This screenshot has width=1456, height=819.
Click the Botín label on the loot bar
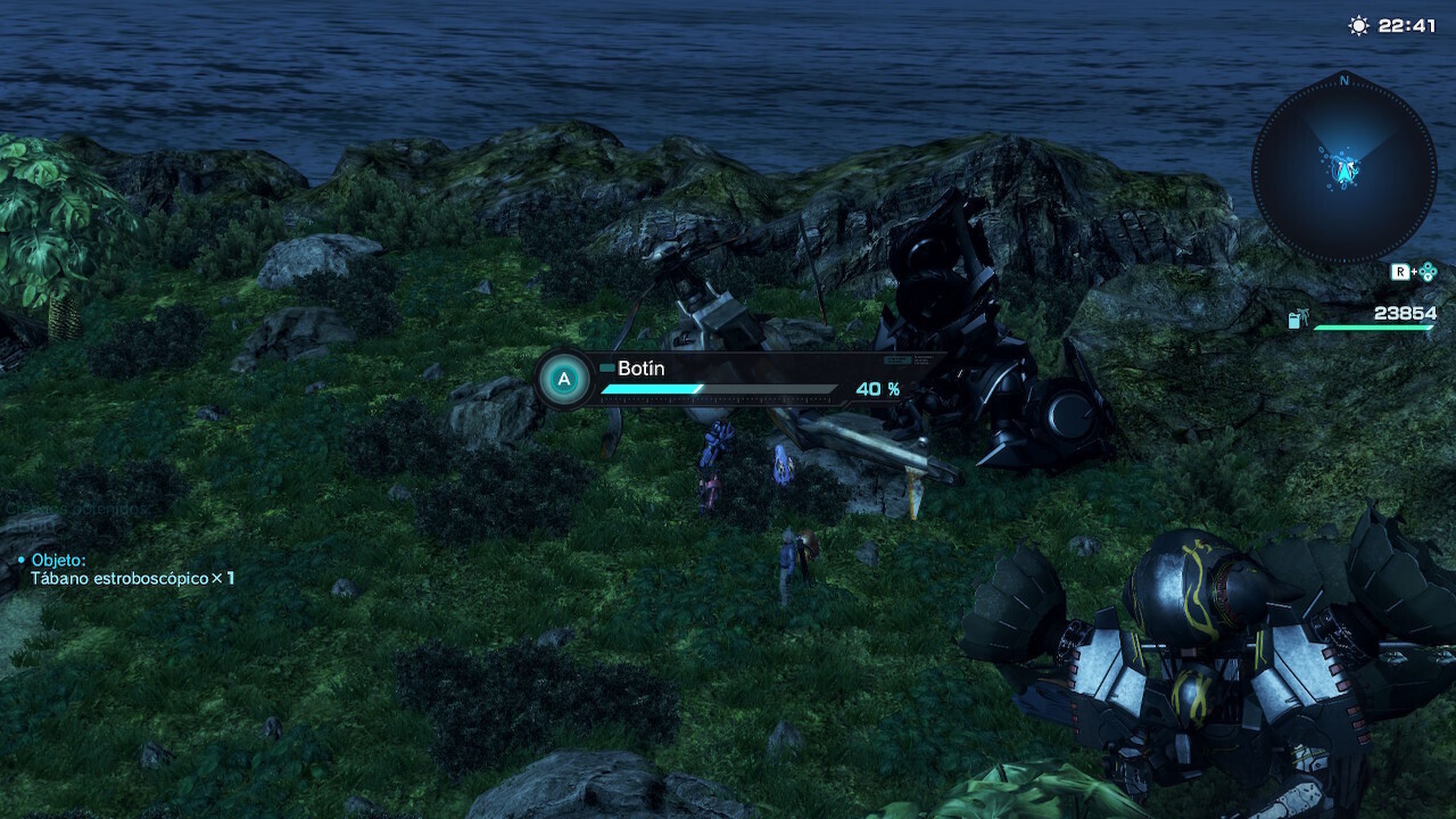point(642,368)
